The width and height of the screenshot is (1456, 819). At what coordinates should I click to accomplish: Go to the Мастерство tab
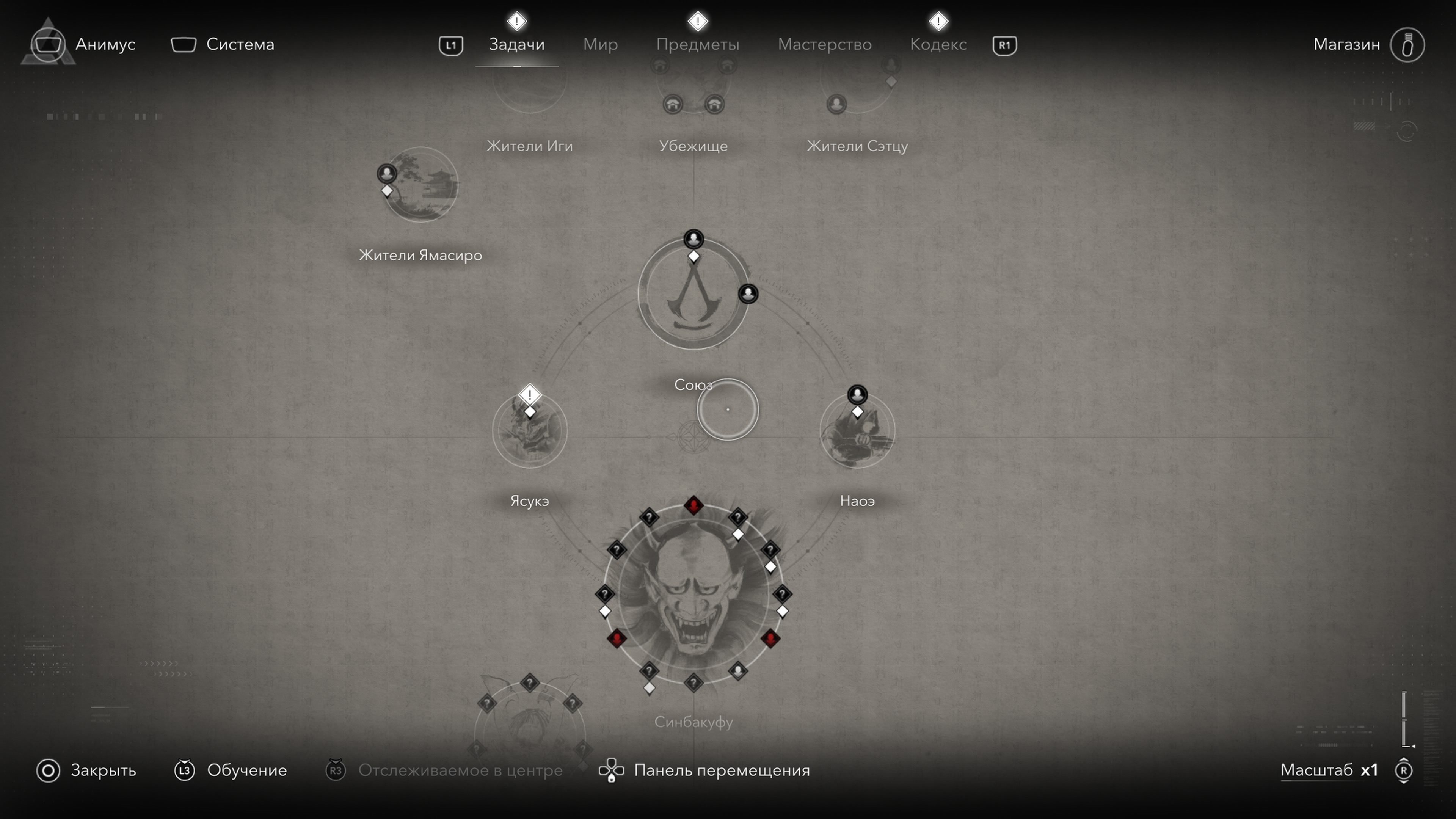click(x=825, y=45)
